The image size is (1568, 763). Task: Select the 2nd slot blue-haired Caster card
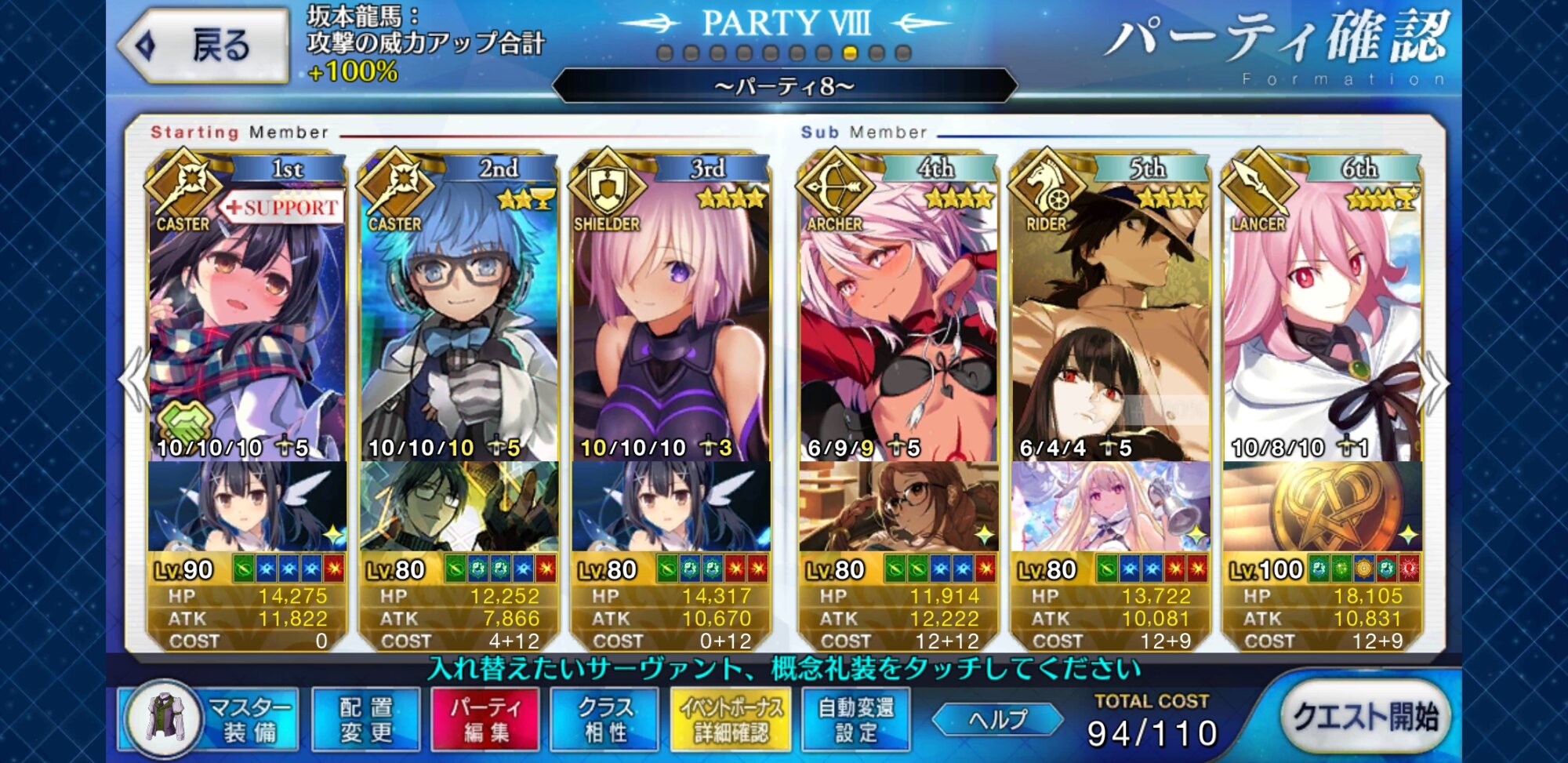459,329
